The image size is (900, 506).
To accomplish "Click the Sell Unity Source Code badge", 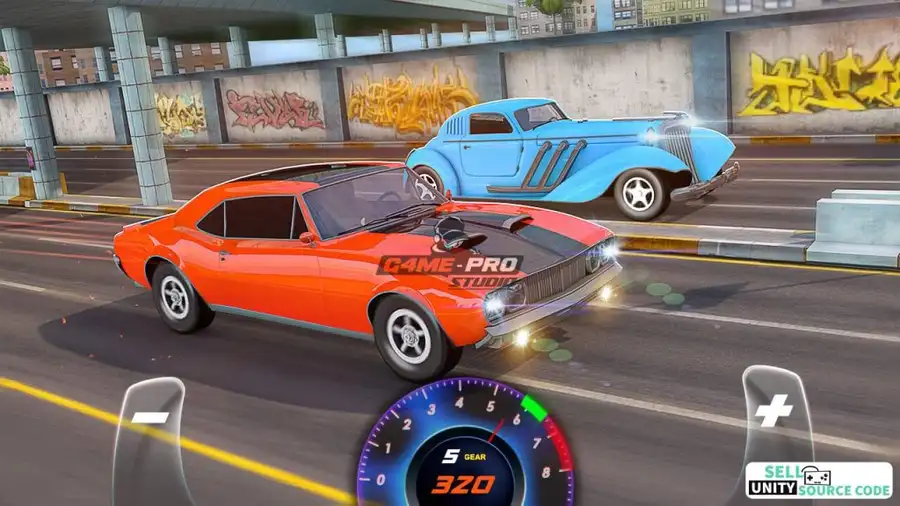I will click(x=818, y=480).
